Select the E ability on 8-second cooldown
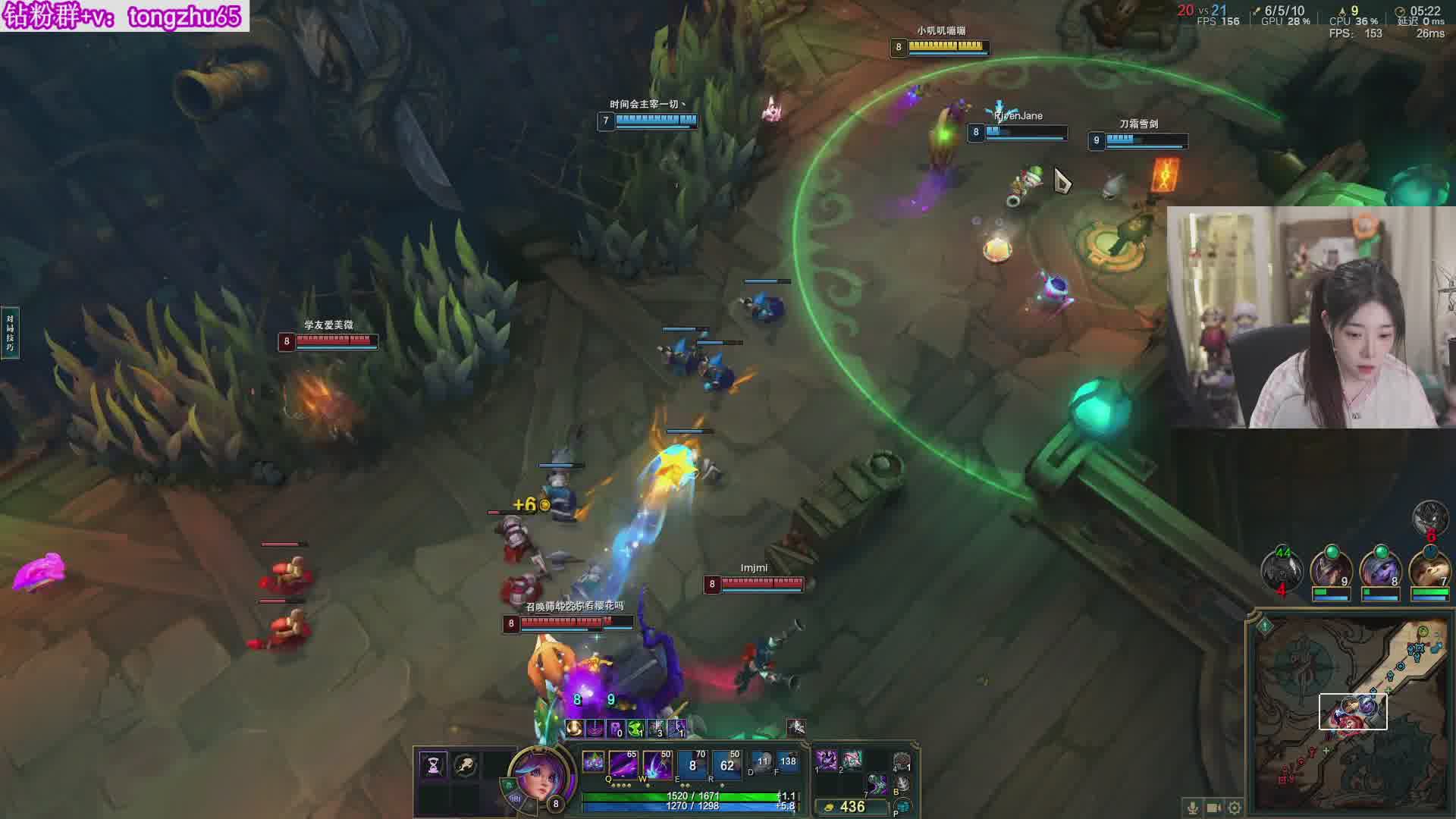The width and height of the screenshot is (1456, 819). 692,764
